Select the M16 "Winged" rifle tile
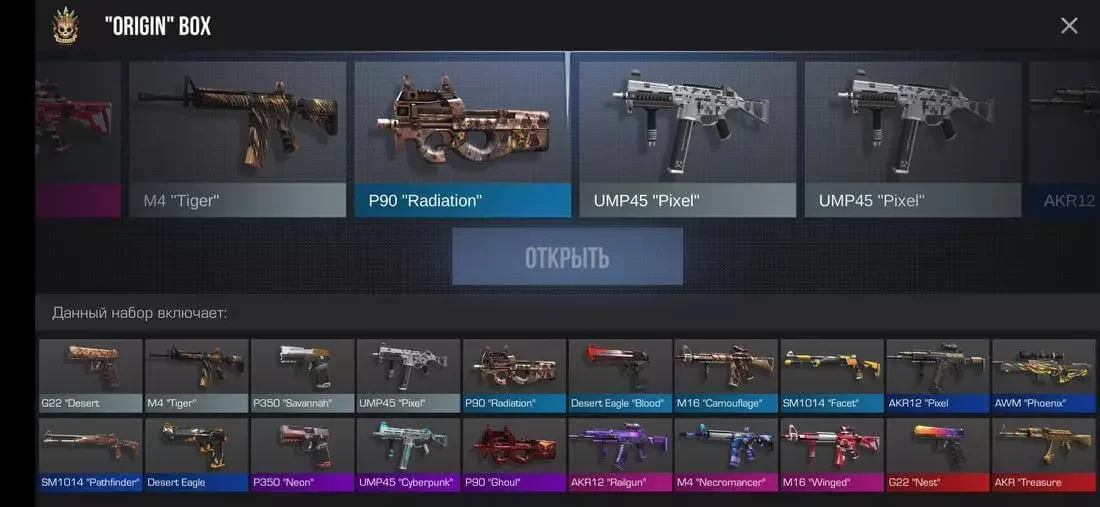This screenshot has height=507, width=1100. click(832, 454)
